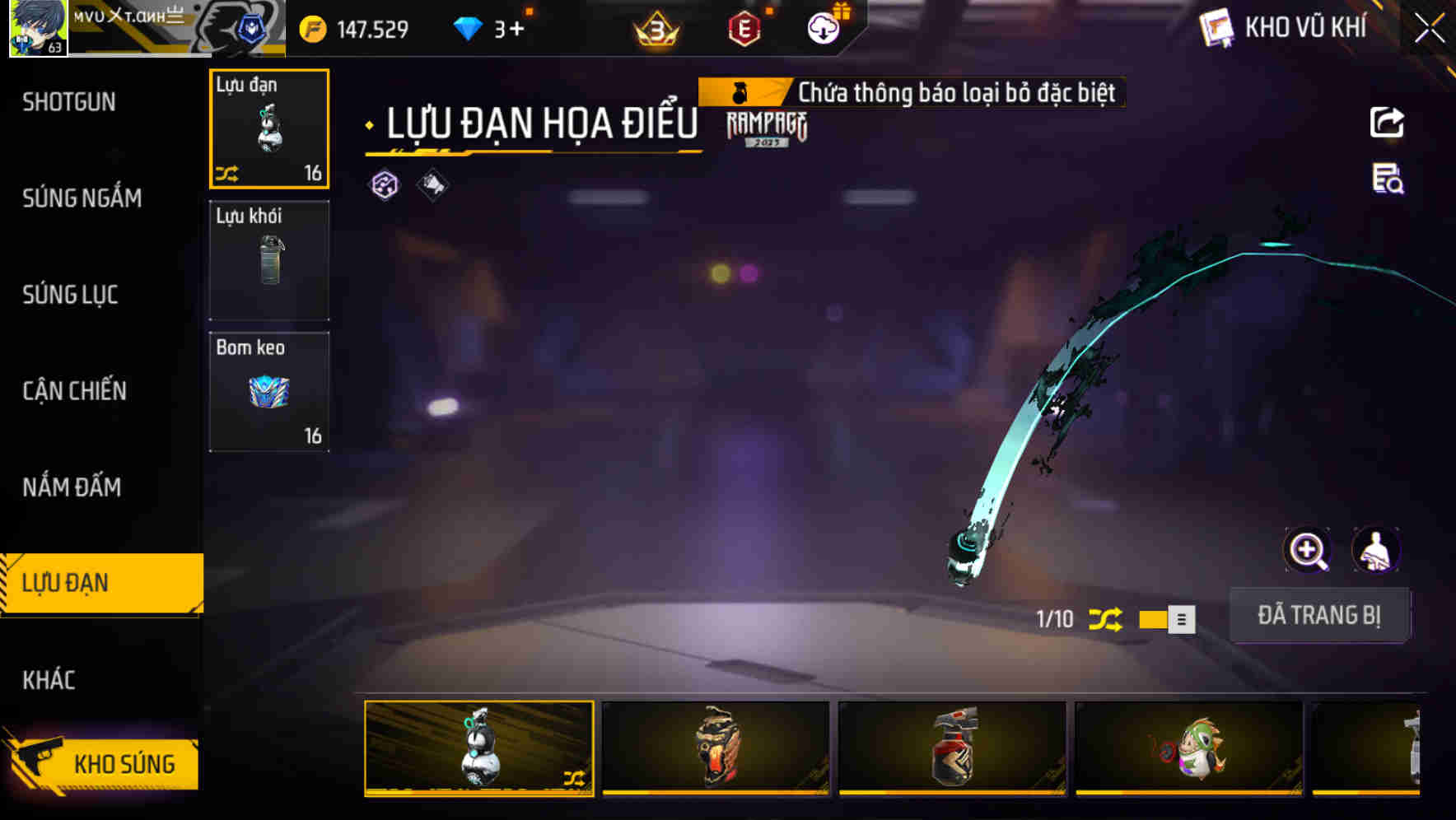The width and height of the screenshot is (1456, 820).
Task: Open the E badge dropdown in top bar
Action: [x=744, y=27]
